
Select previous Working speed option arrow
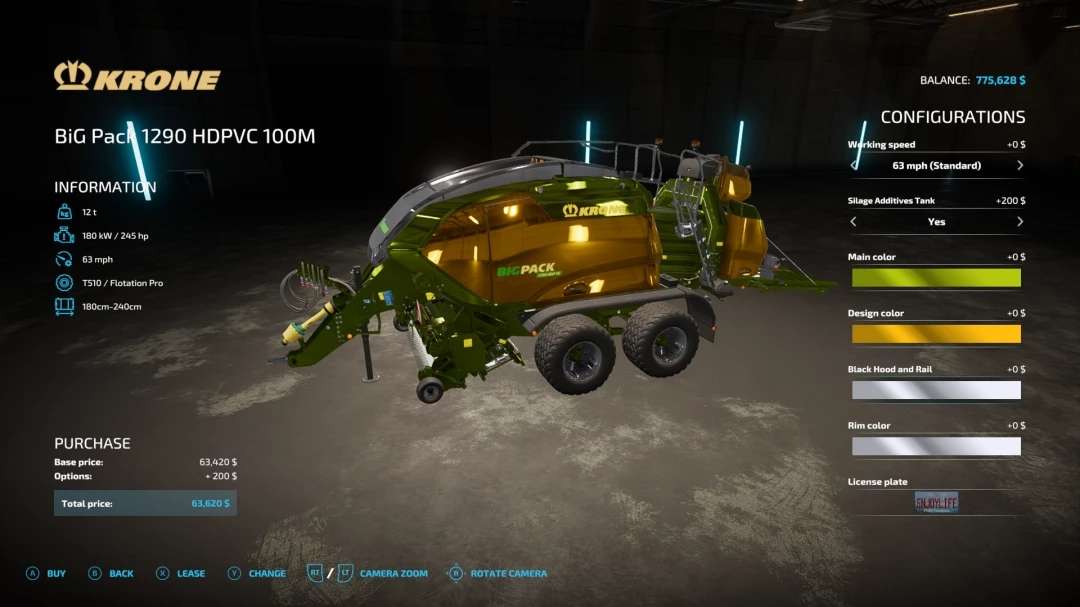coord(853,165)
